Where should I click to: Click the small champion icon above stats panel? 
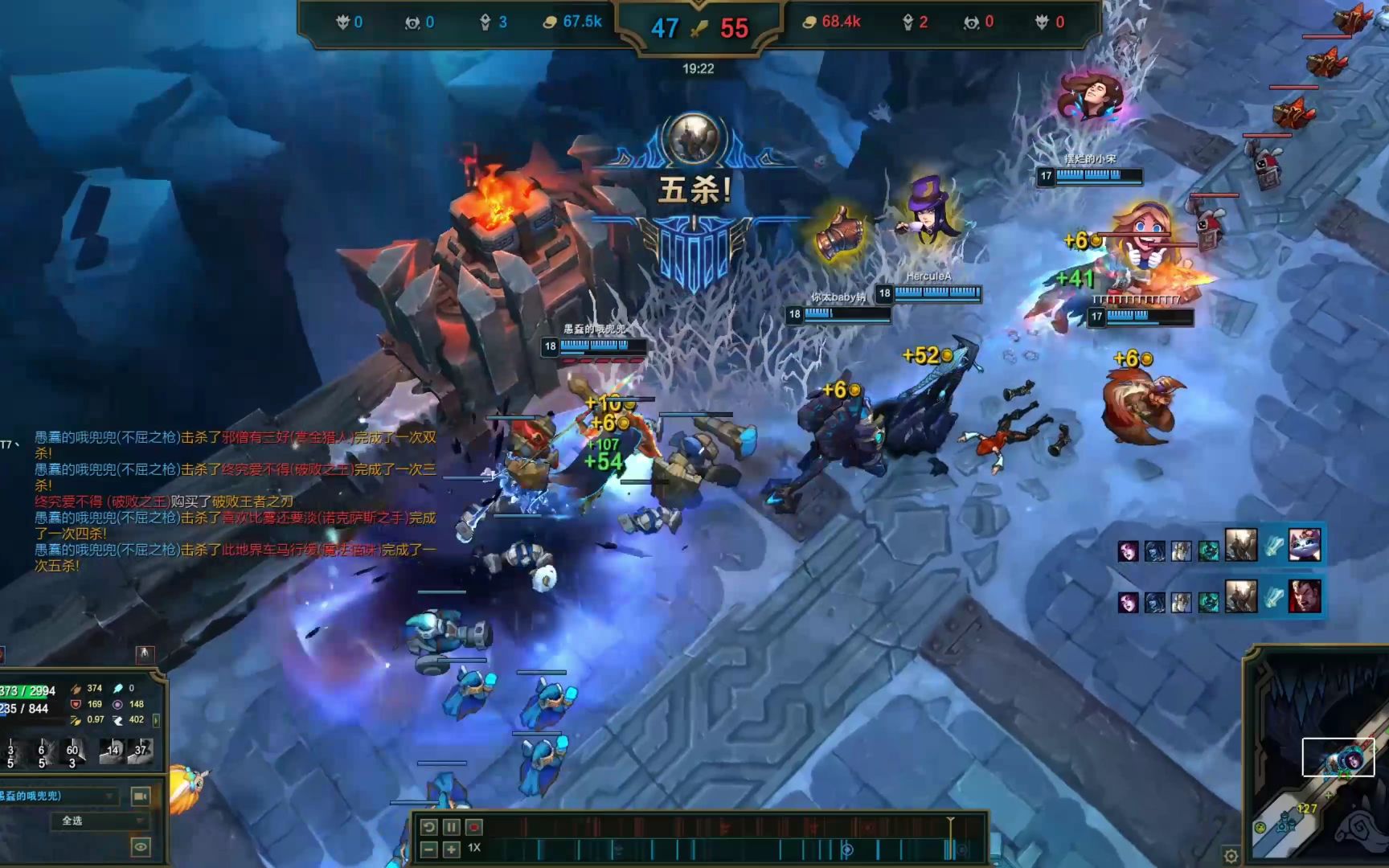point(145,654)
